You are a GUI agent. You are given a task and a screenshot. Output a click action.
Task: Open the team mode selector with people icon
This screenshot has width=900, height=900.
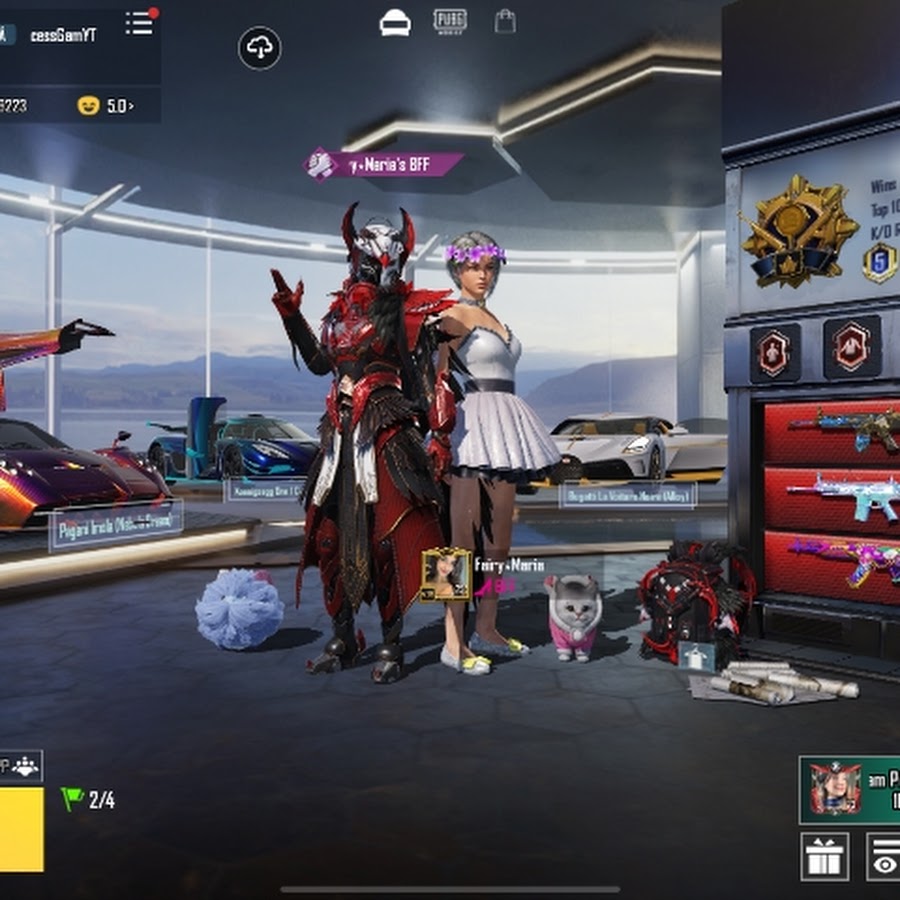point(24,765)
